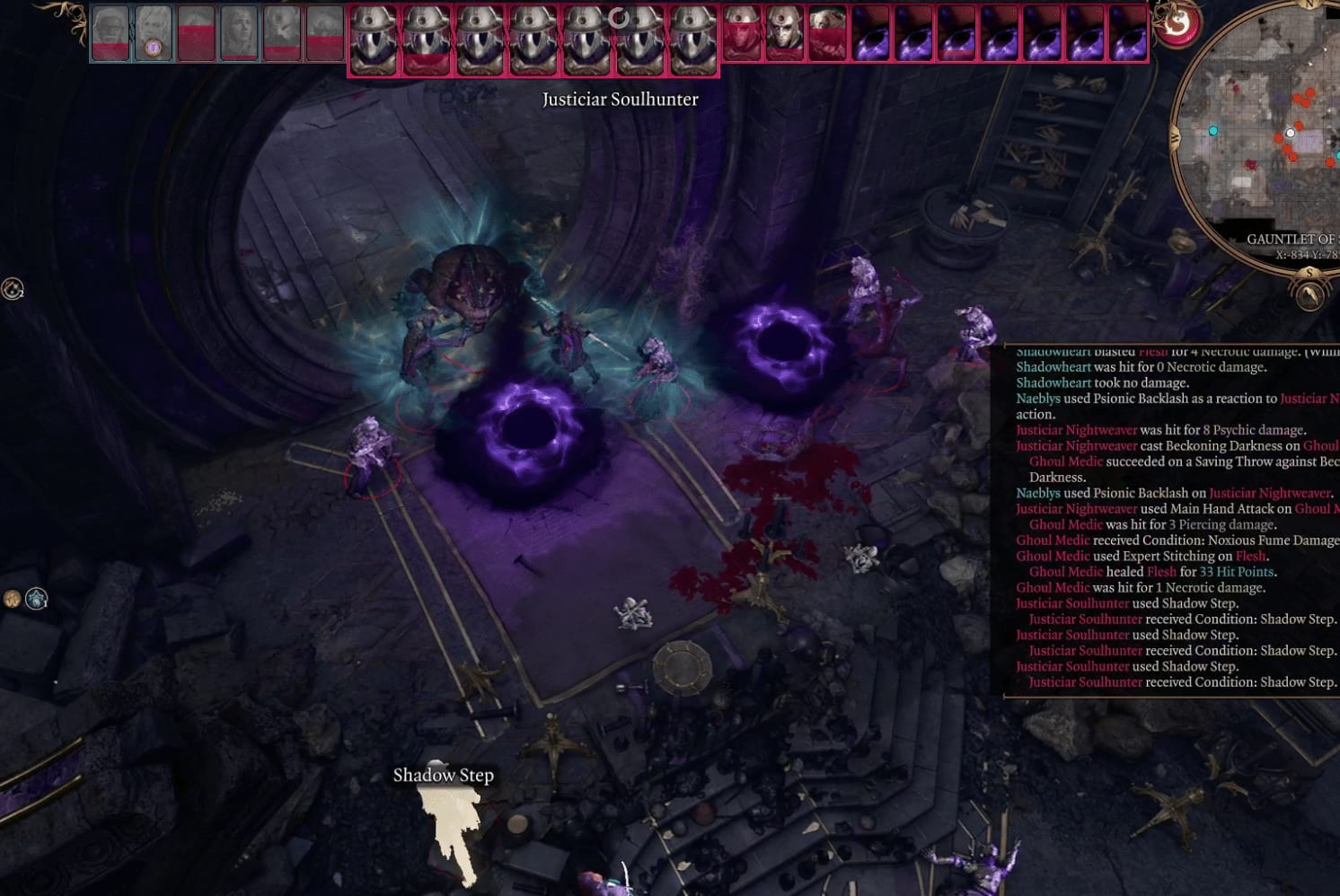Click the round status icon with number 2
The height and width of the screenshot is (896, 1340).
pos(12,289)
